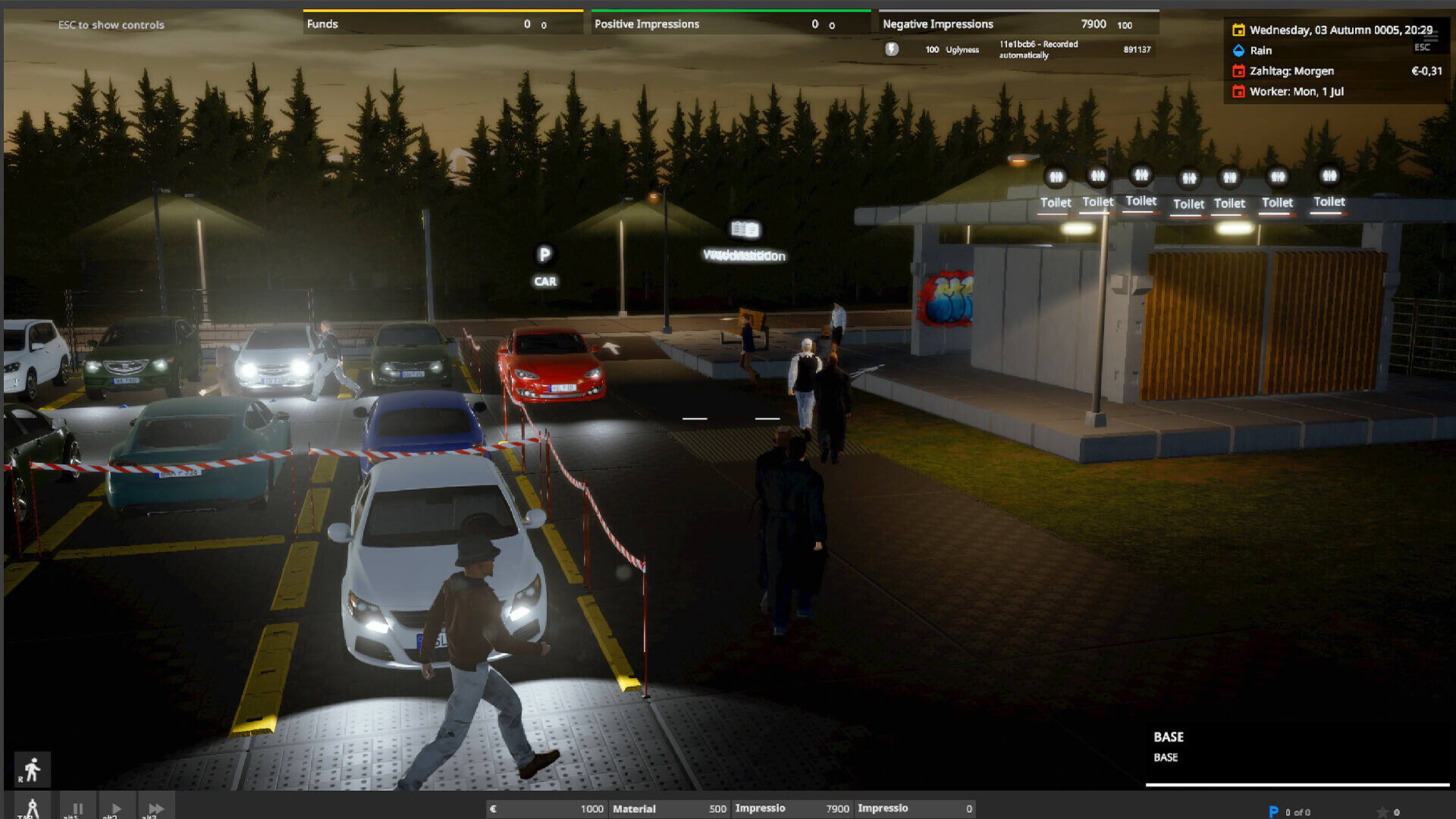Activate fast-forward speed
Image resolution: width=1456 pixels, height=819 pixels.
point(155,808)
